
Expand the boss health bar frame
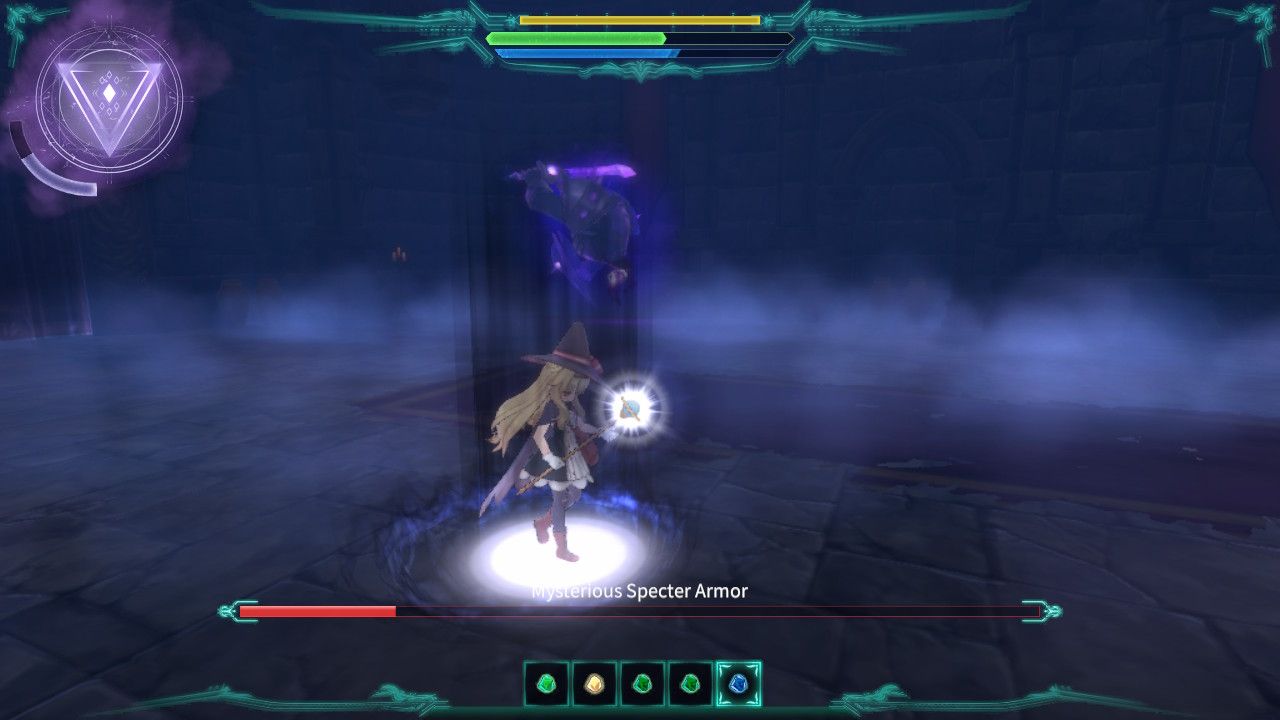640,608
